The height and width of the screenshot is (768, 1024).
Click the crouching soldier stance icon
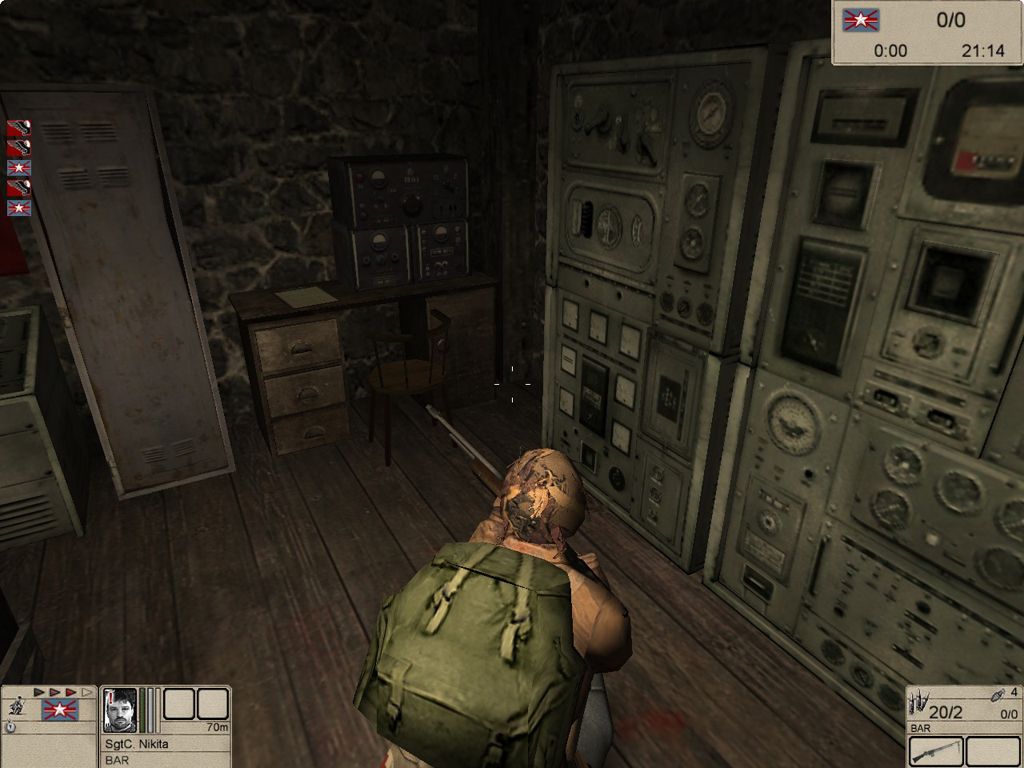click(16, 706)
